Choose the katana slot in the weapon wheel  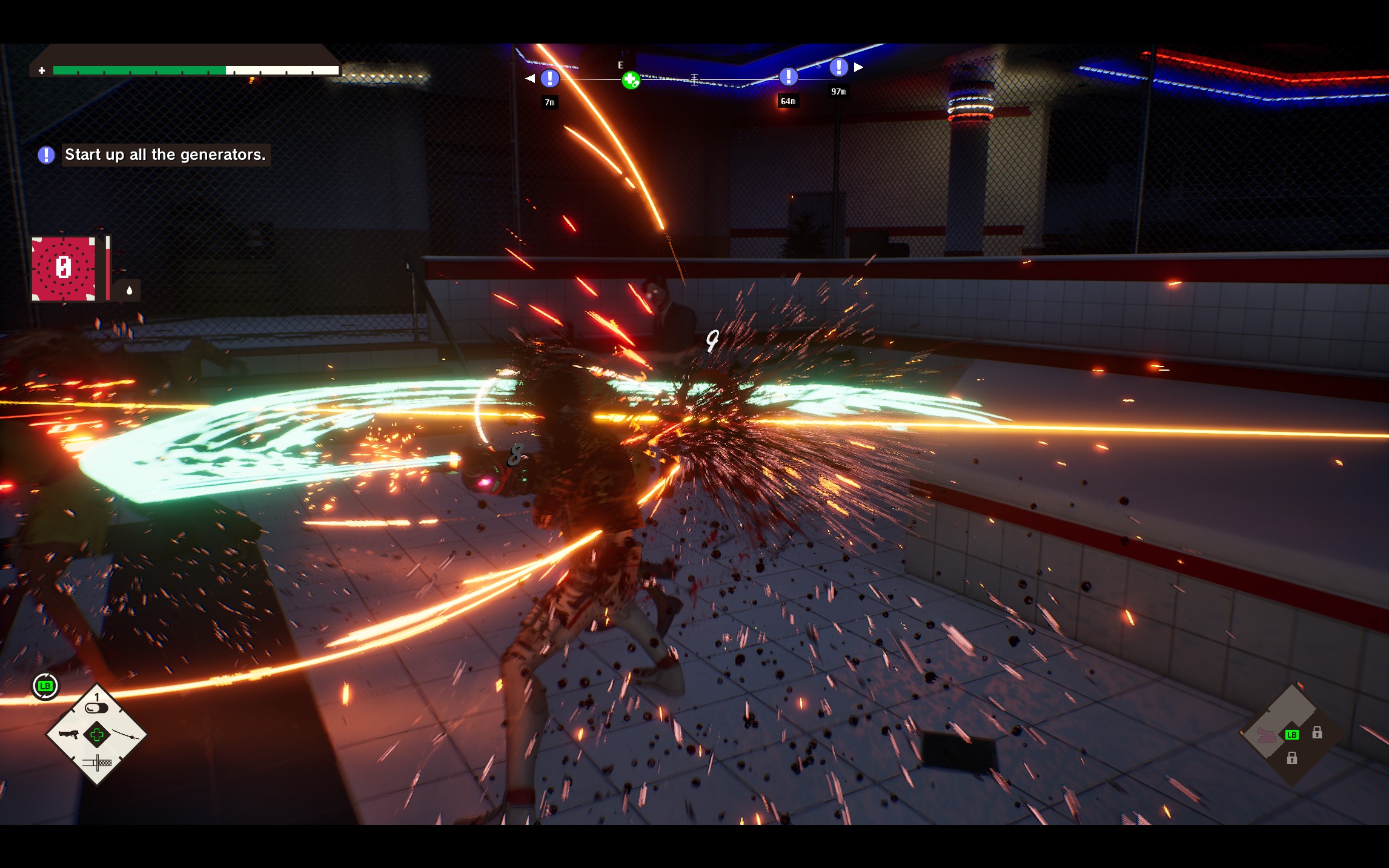pyautogui.click(x=125, y=735)
